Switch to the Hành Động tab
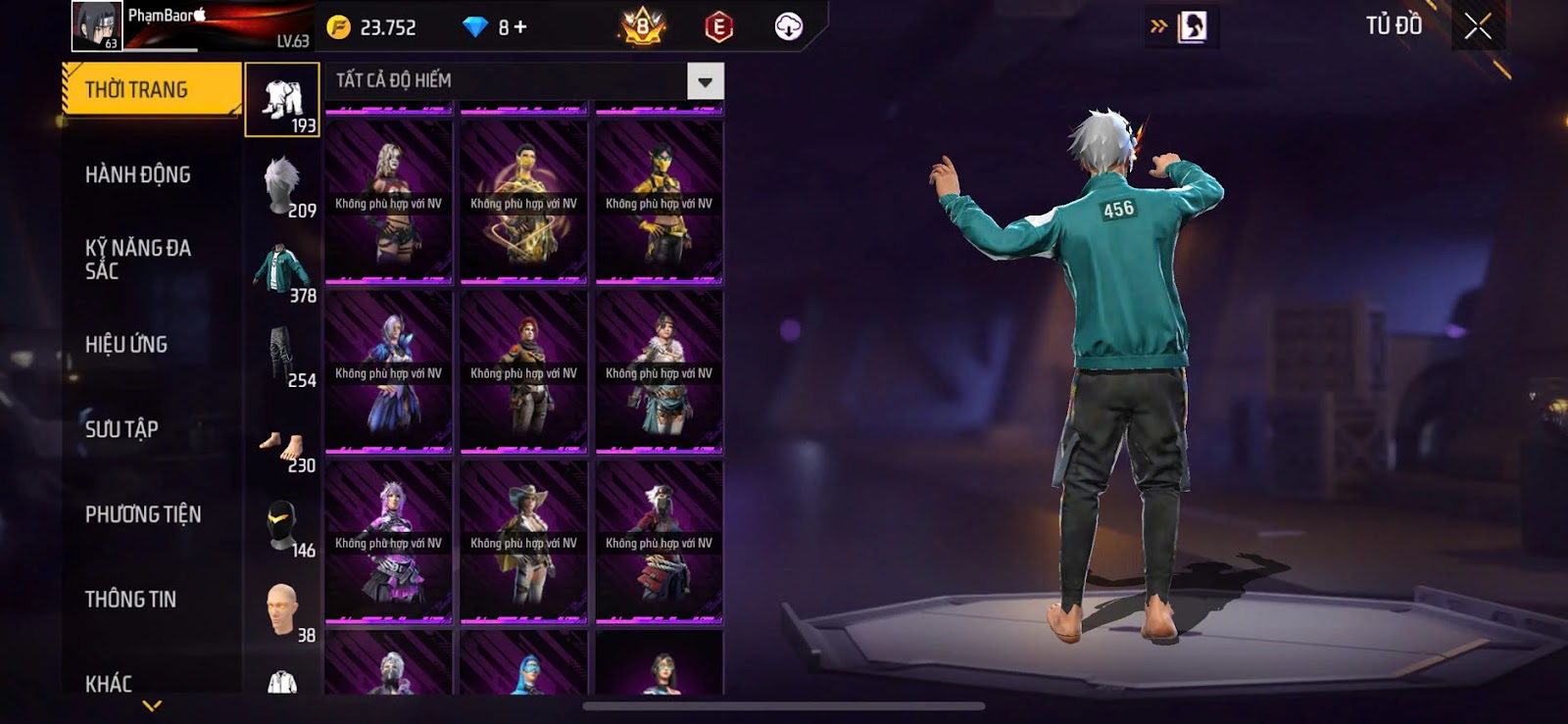Viewport: 1568px width, 724px height. pos(138,175)
